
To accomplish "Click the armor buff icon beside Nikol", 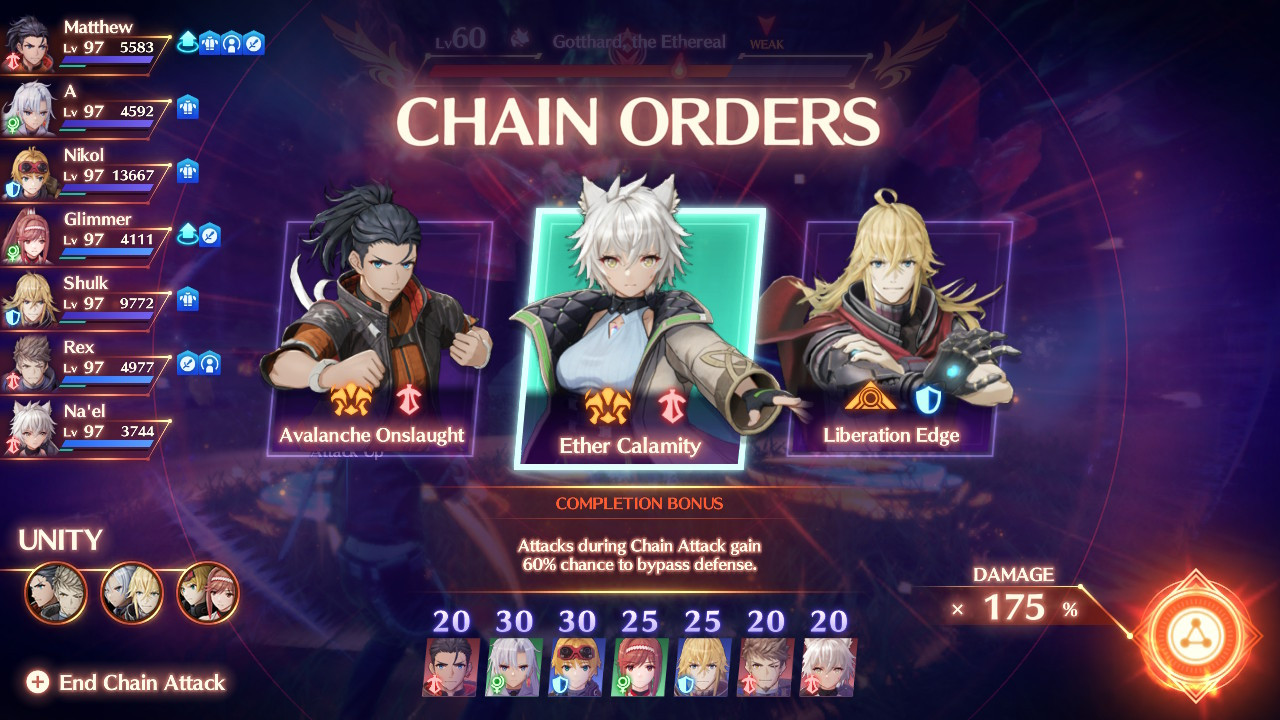I will pyautogui.click(x=190, y=172).
